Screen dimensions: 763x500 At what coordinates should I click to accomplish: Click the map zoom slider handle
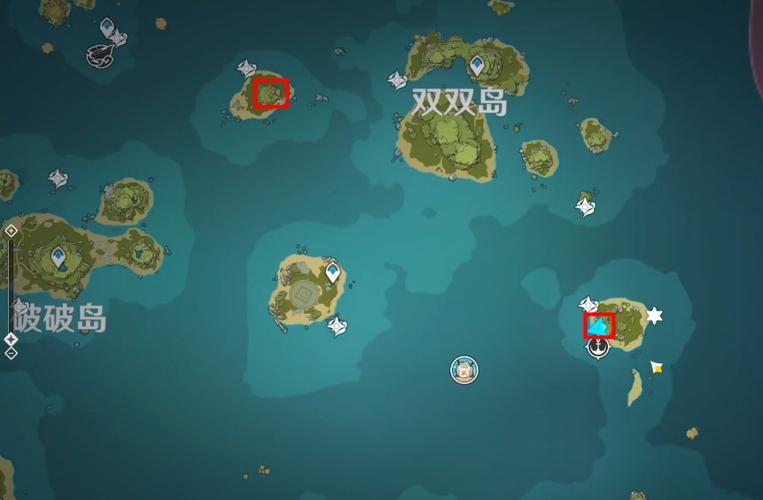[x=11, y=340]
